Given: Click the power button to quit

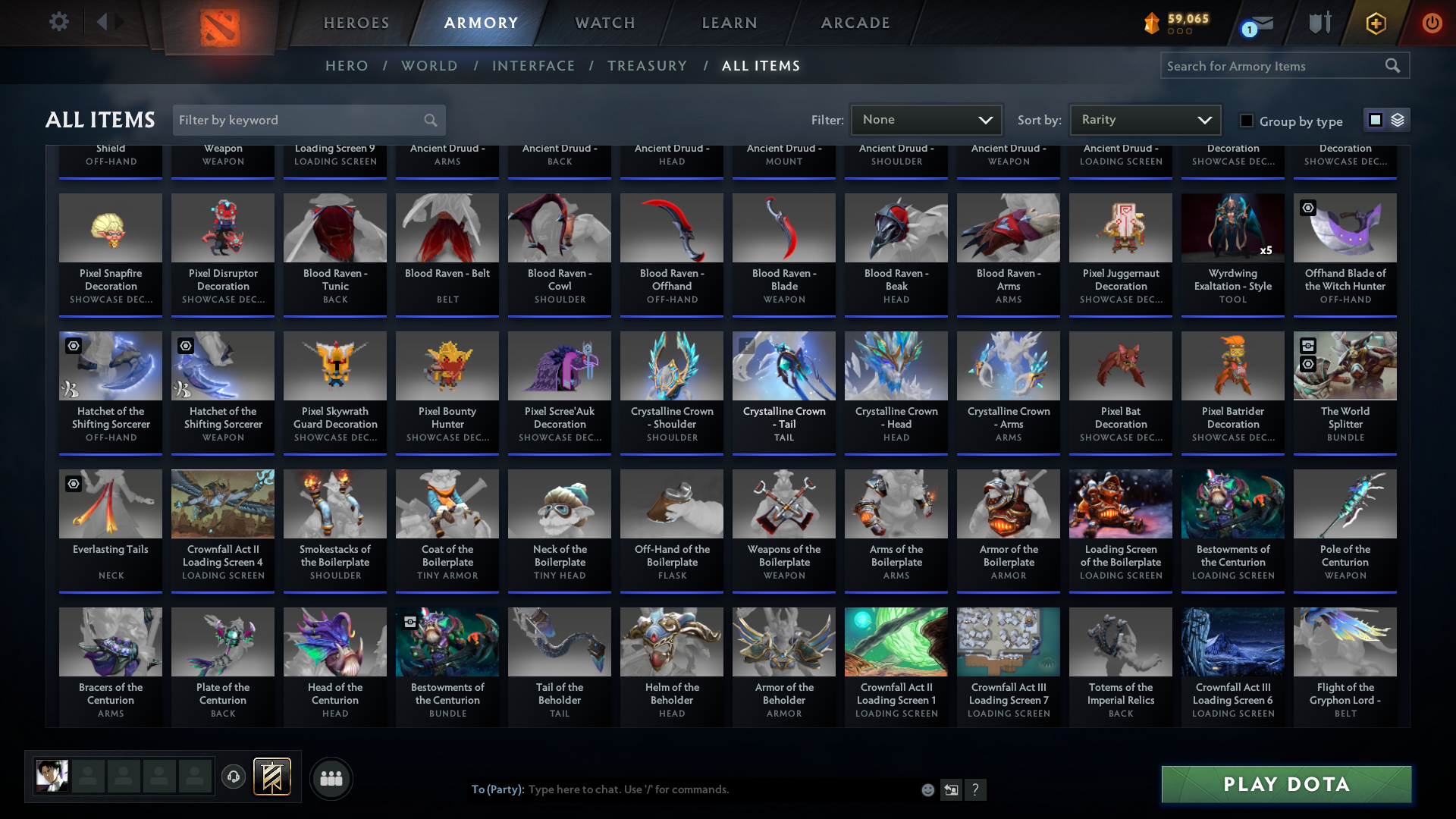Looking at the screenshot, I should 1432,23.
